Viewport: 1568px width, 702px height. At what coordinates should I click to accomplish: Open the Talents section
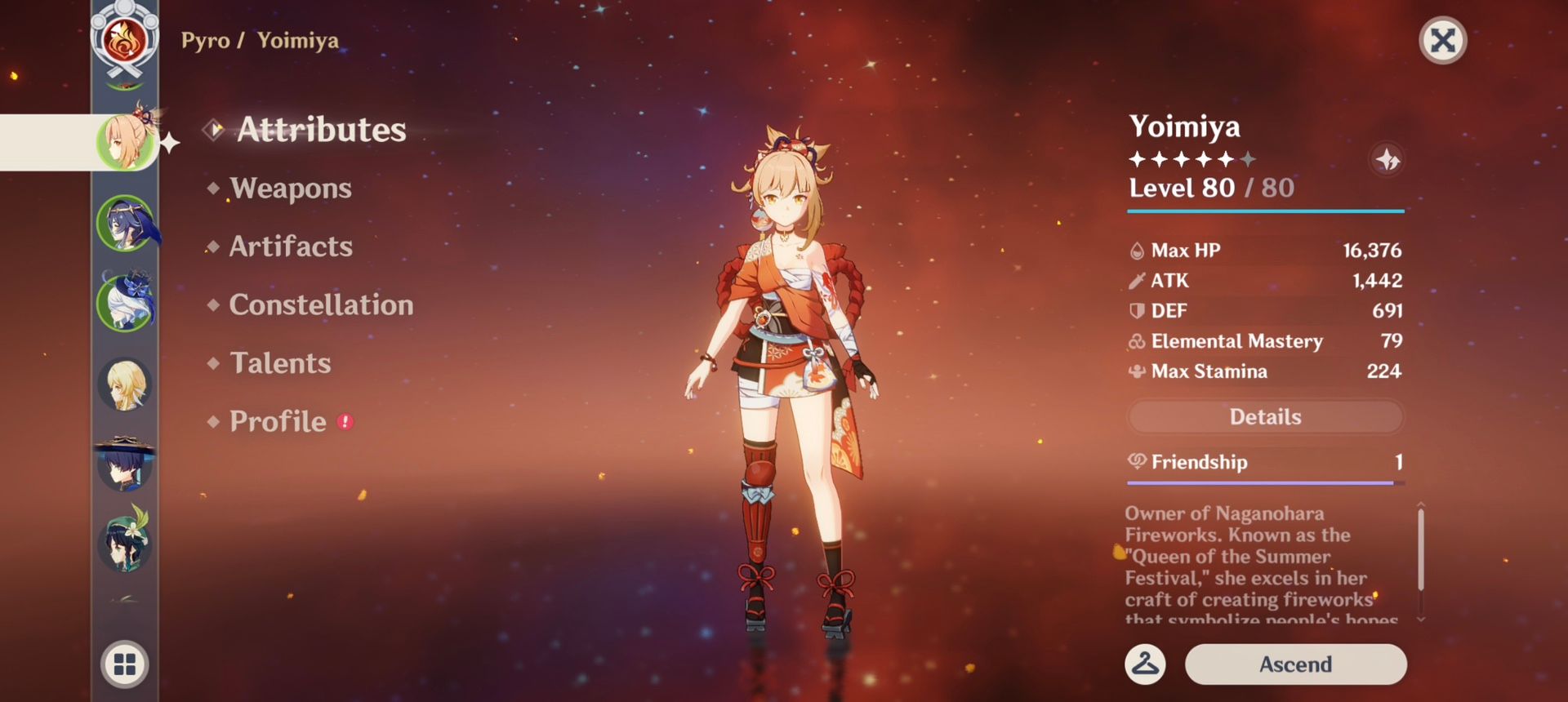(280, 363)
